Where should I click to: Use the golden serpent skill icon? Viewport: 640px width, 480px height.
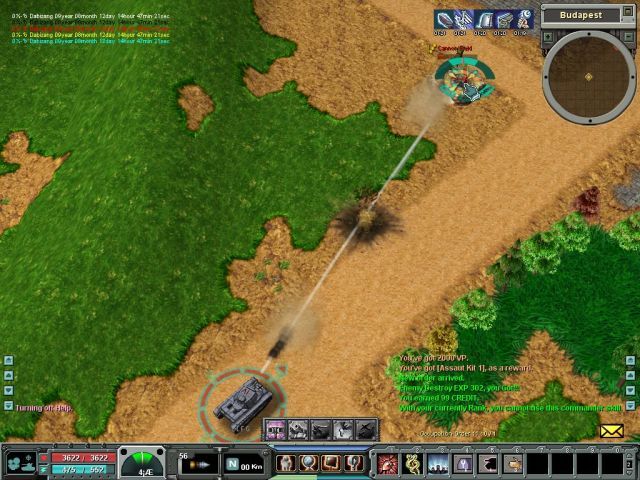412,464
